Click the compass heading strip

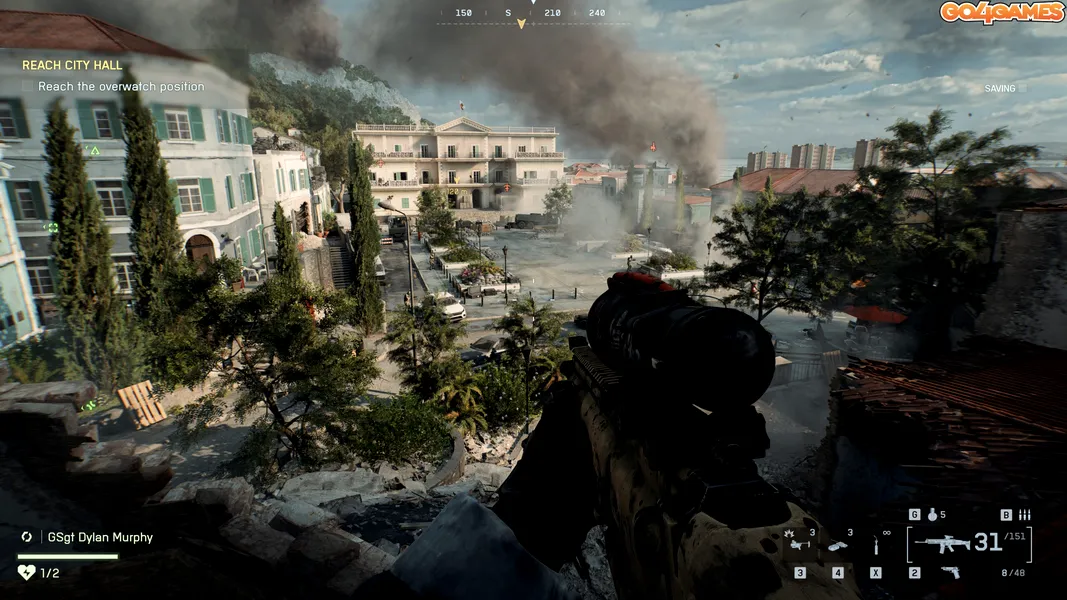point(533,14)
